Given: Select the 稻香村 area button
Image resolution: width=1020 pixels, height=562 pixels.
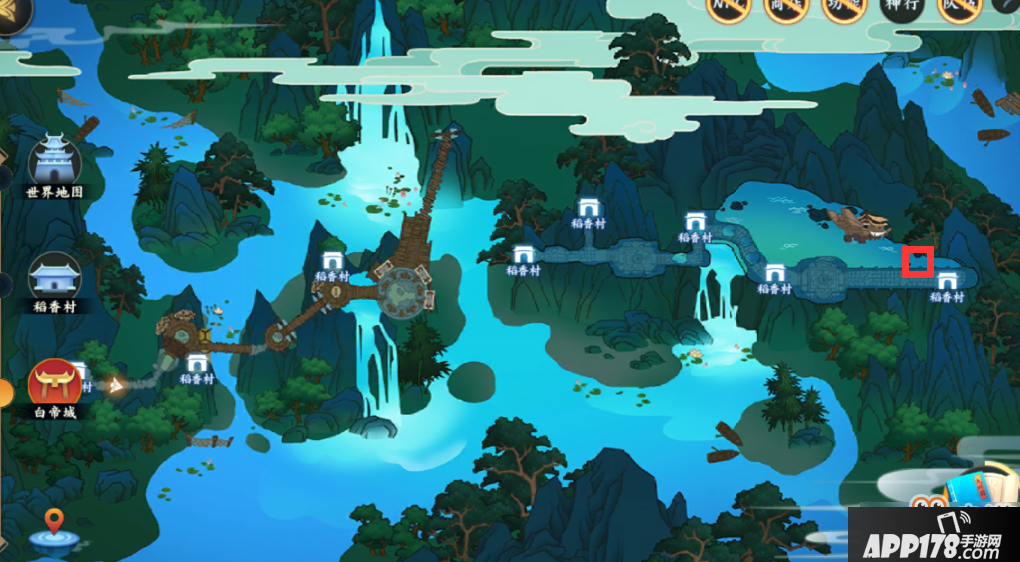Looking at the screenshot, I should click(55, 279).
